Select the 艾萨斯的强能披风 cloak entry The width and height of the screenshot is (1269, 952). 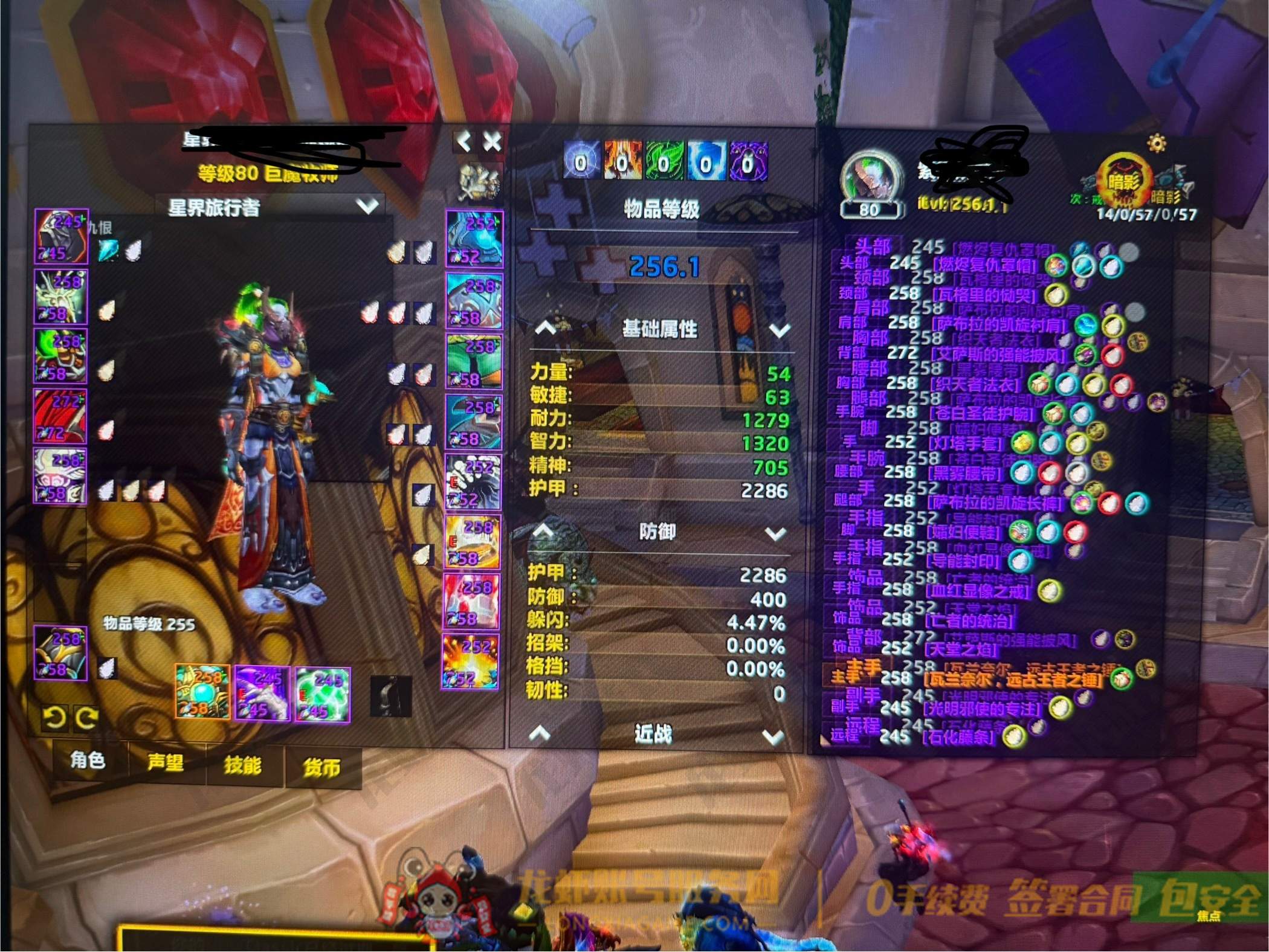click(999, 354)
